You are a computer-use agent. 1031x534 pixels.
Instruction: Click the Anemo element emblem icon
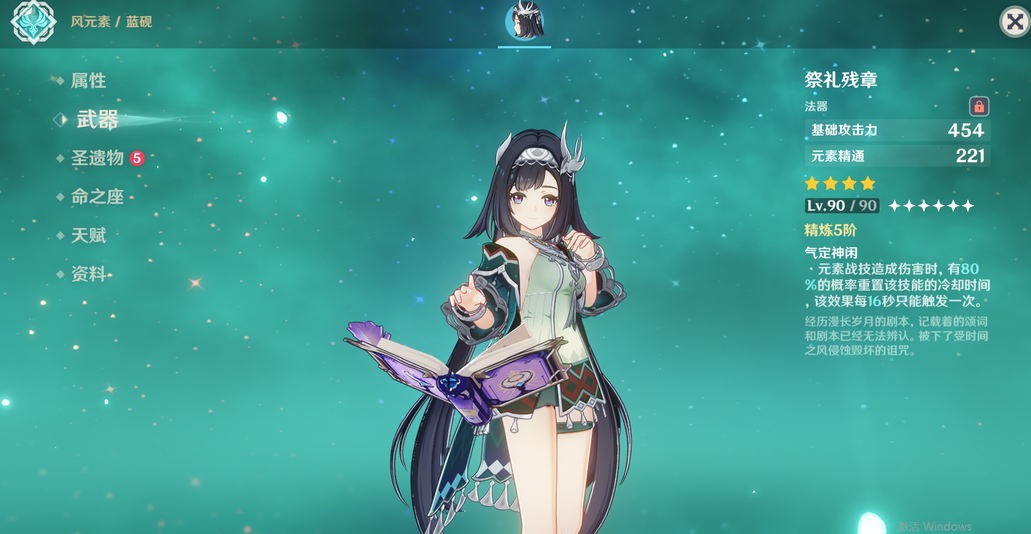tap(33, 22)
